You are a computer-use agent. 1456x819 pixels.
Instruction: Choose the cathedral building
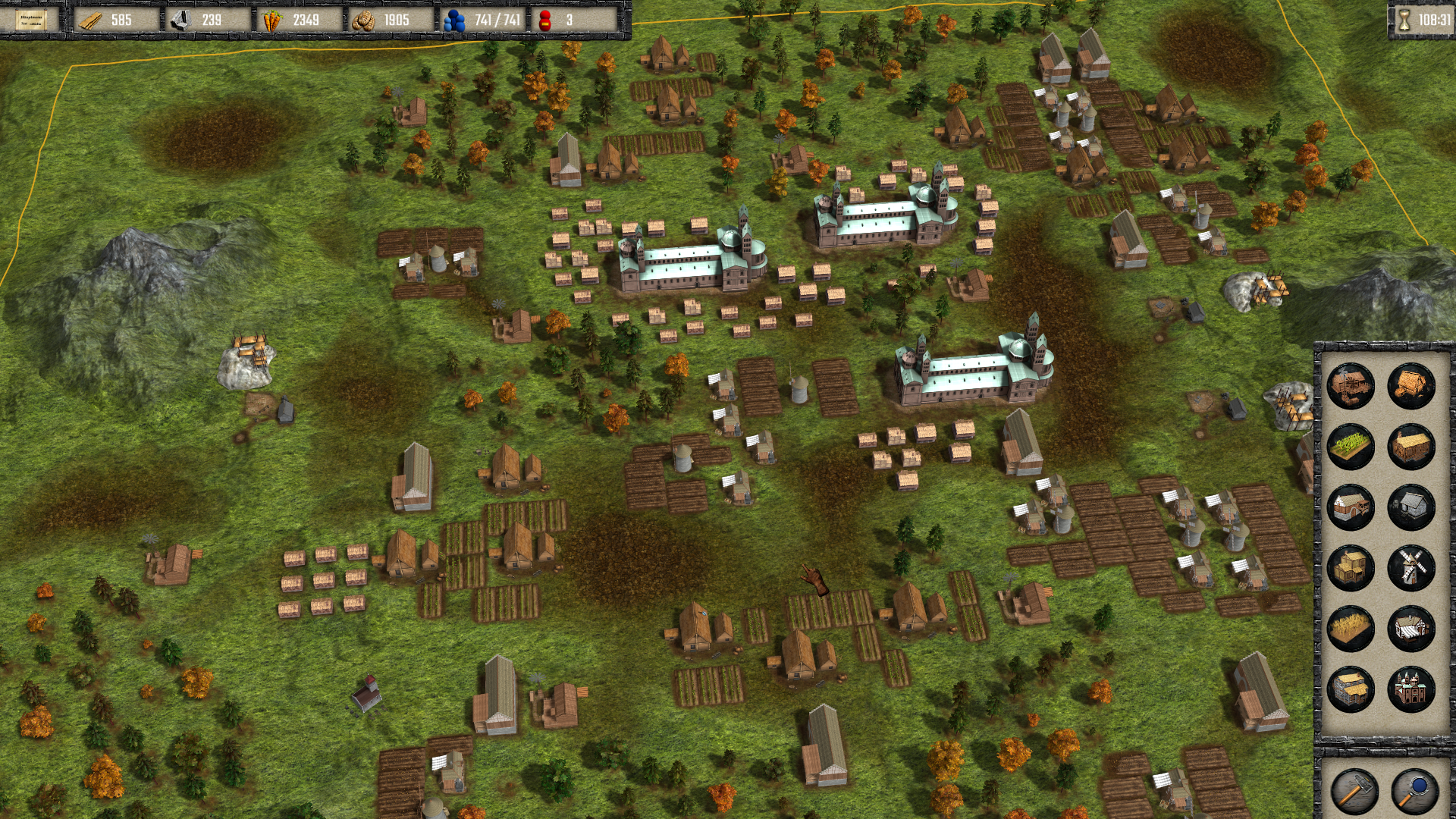pos(1411,689)
